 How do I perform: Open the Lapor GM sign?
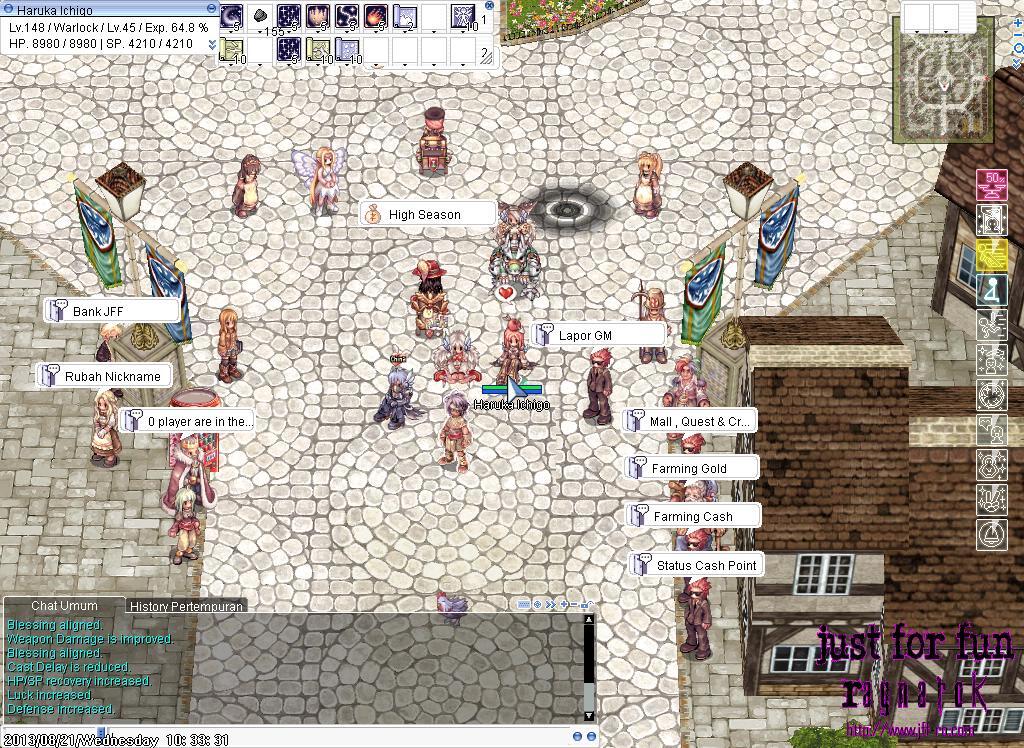tap(598, 335)
